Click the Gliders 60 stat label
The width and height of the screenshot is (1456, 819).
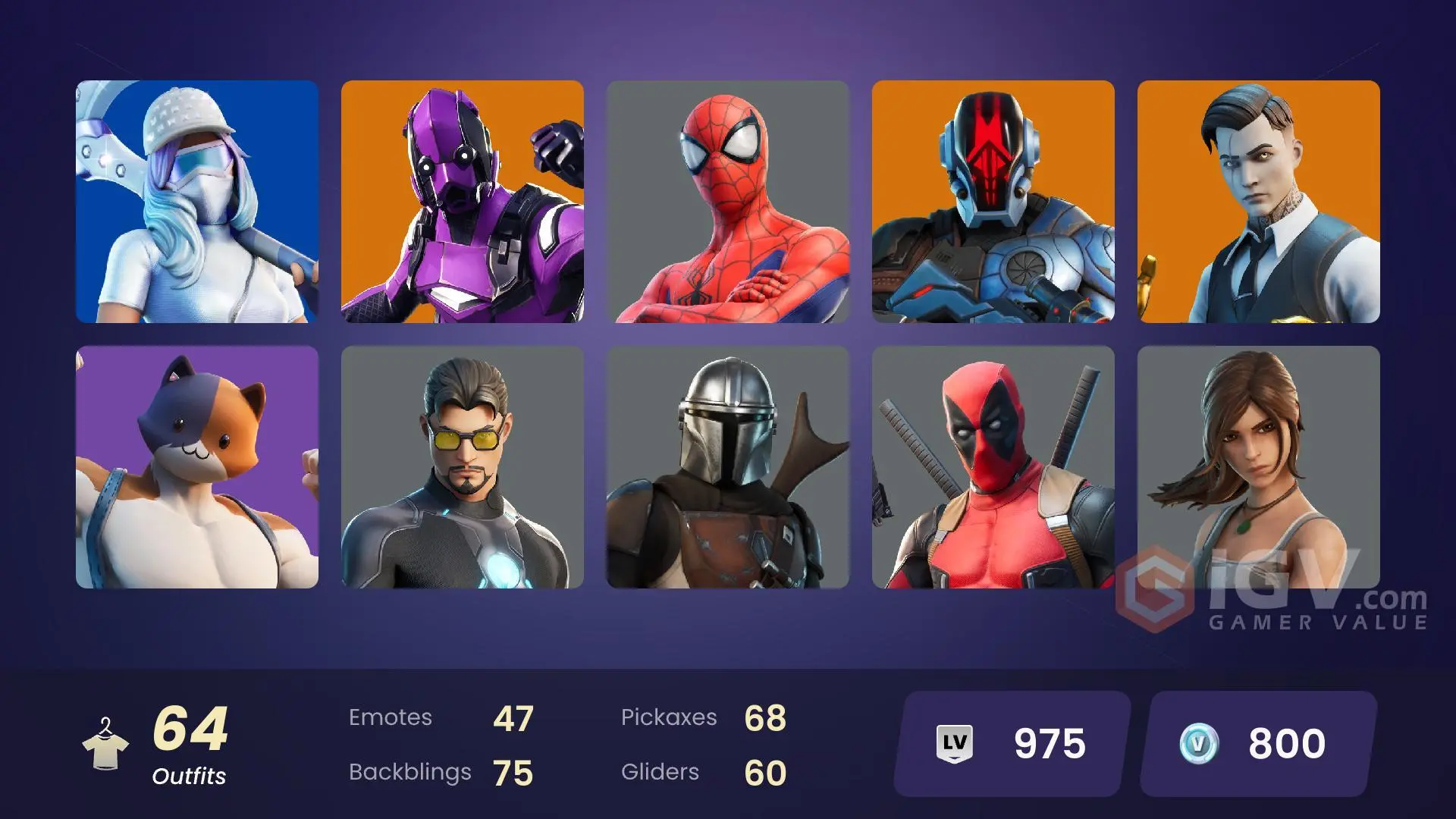coord(705,772)
